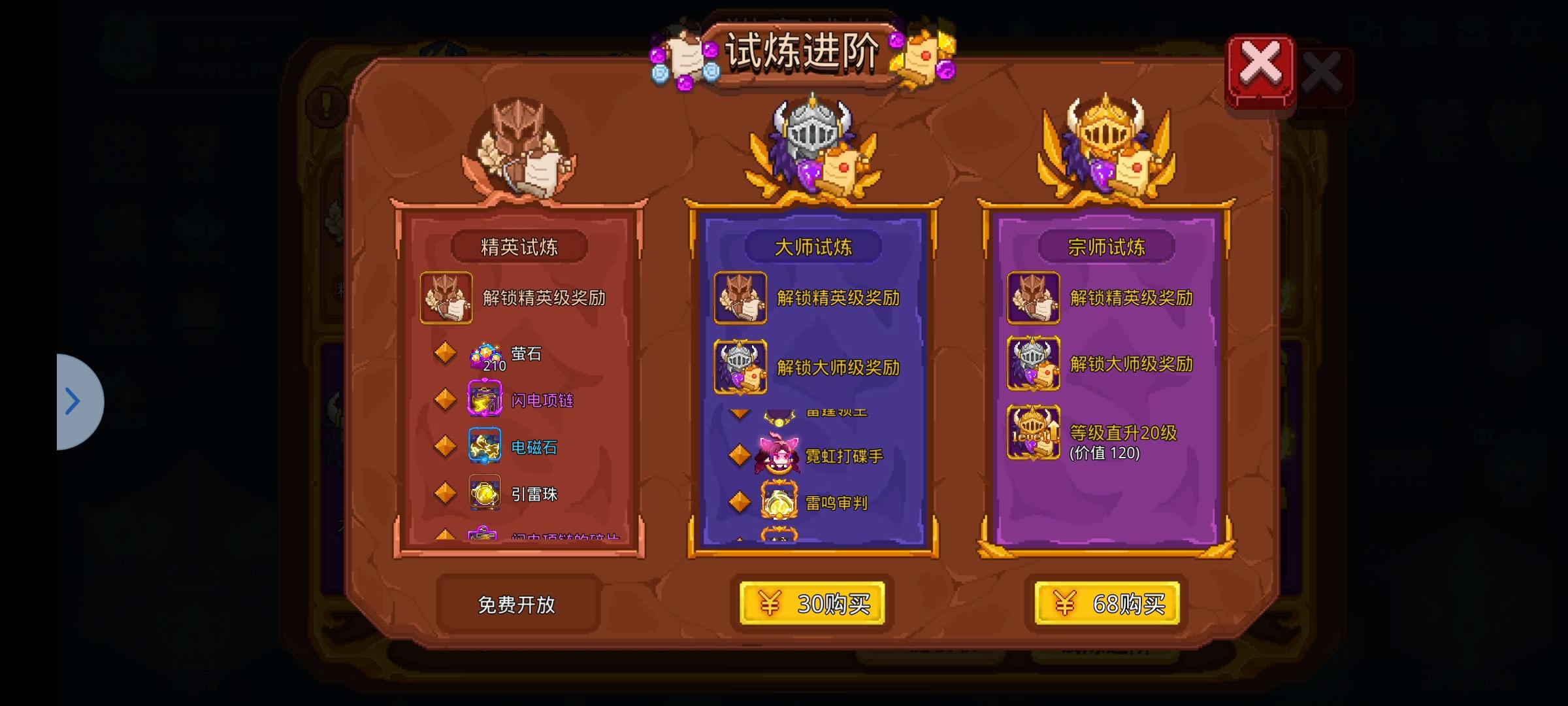Select the 等级直升20级 level-up icon
Image resolution: width=1568 pixels, height=706 pixels.
click(1034, 433)
